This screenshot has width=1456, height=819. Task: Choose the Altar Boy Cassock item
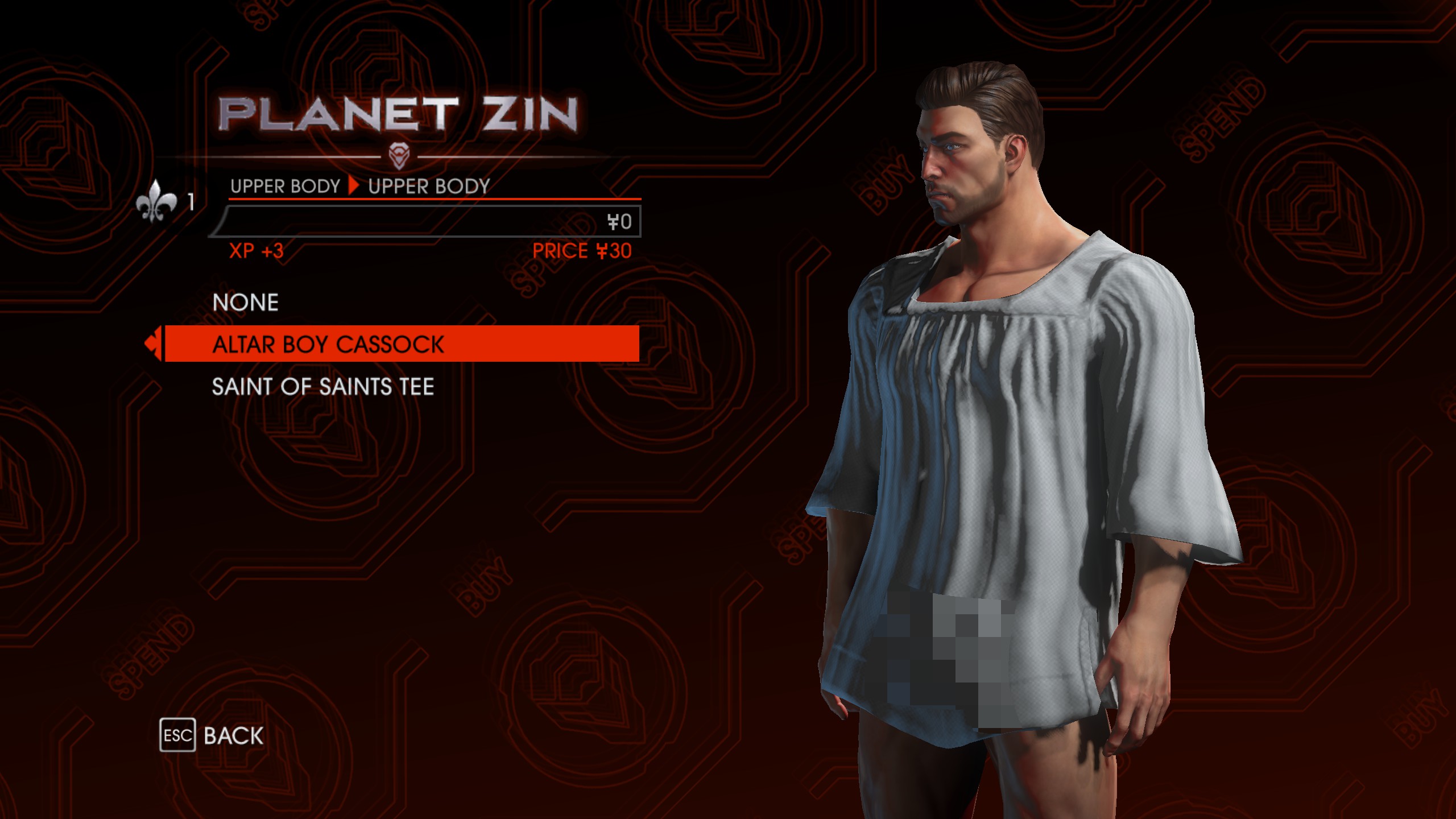click(328, 345)
